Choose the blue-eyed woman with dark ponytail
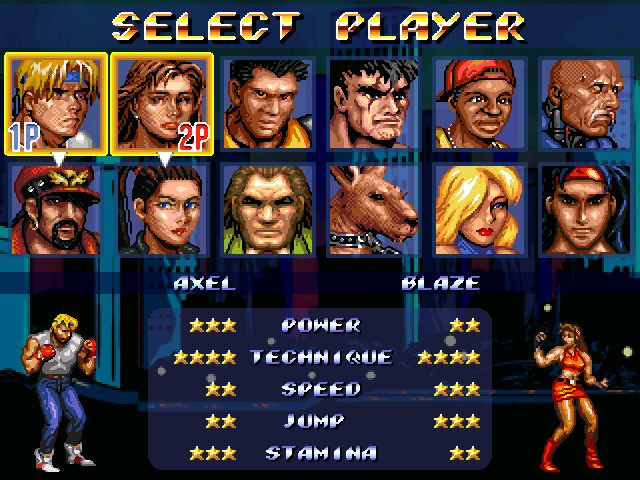This screenshot has width=640, height=480. [x=162, y=209]
